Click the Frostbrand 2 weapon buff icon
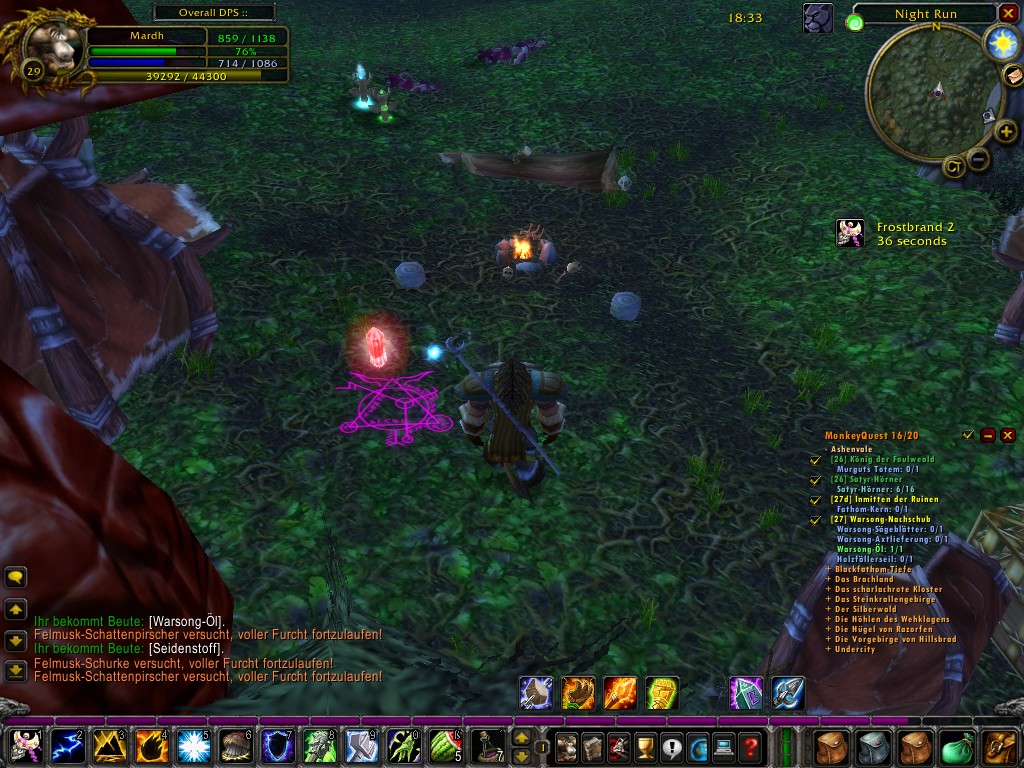Image resolution: width=1024 pixels, height=768 pixels. coord(850,233)
